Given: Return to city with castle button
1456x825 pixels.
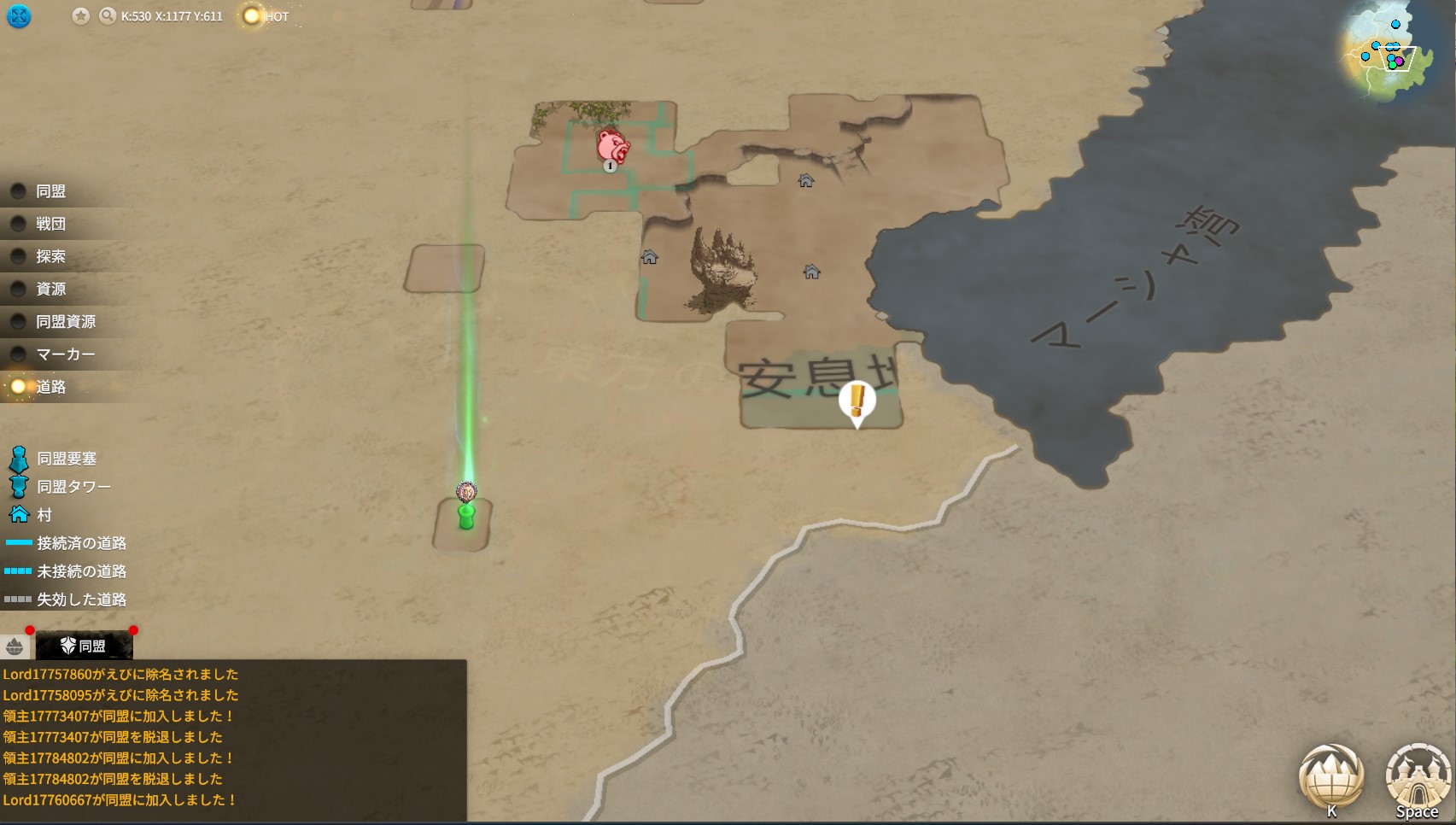Looking at the screenshot, I should 1418,777.
